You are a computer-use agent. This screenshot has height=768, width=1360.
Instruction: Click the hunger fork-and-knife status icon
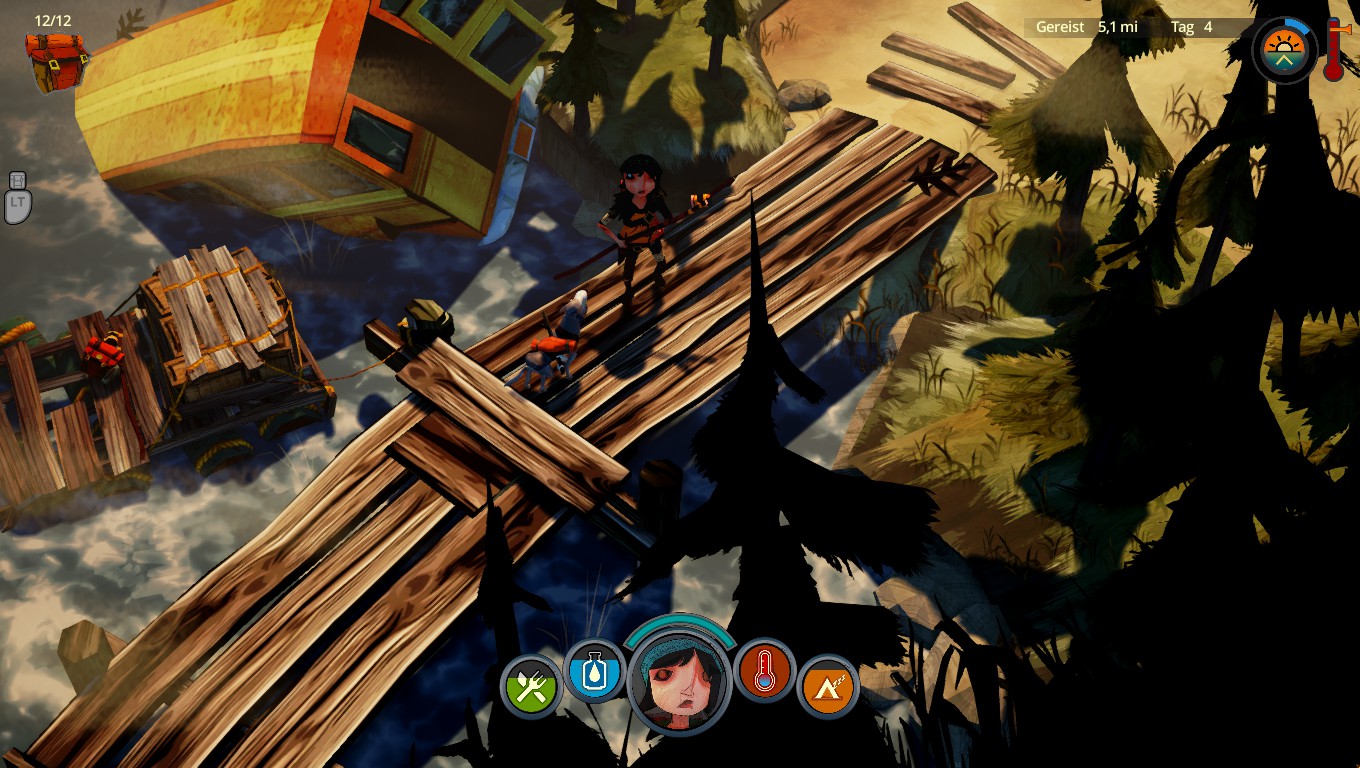pos(532,686)
